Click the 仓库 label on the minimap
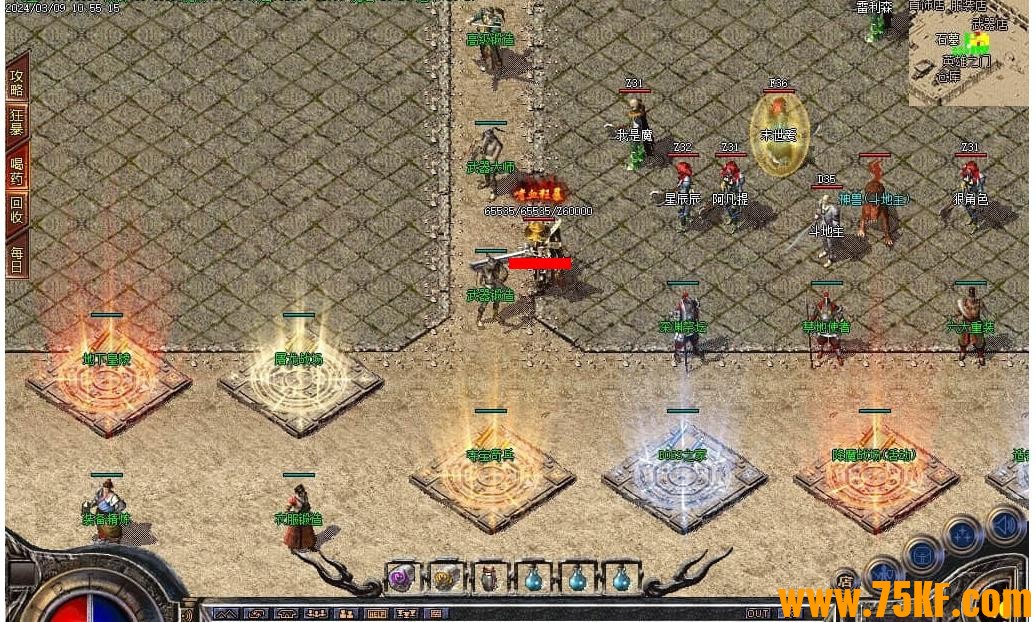The height and width of the screenshot is (622, 1036). (x=947, y=75)
